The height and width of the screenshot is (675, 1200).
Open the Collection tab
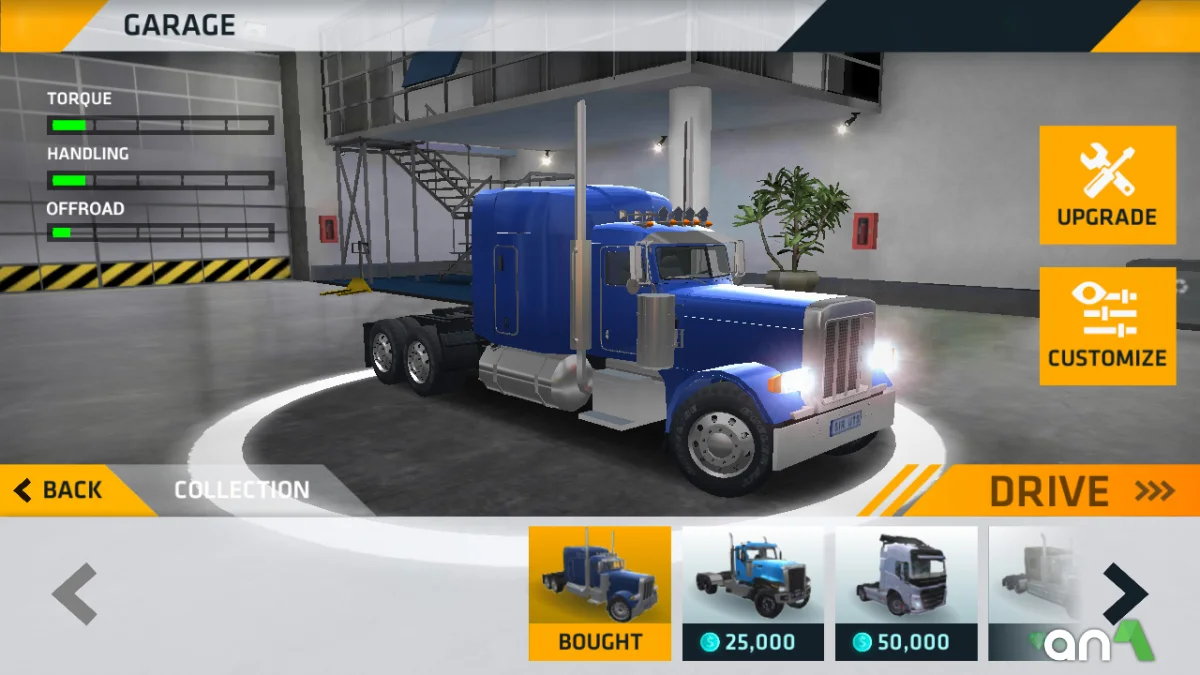click(x=242, y=490)
